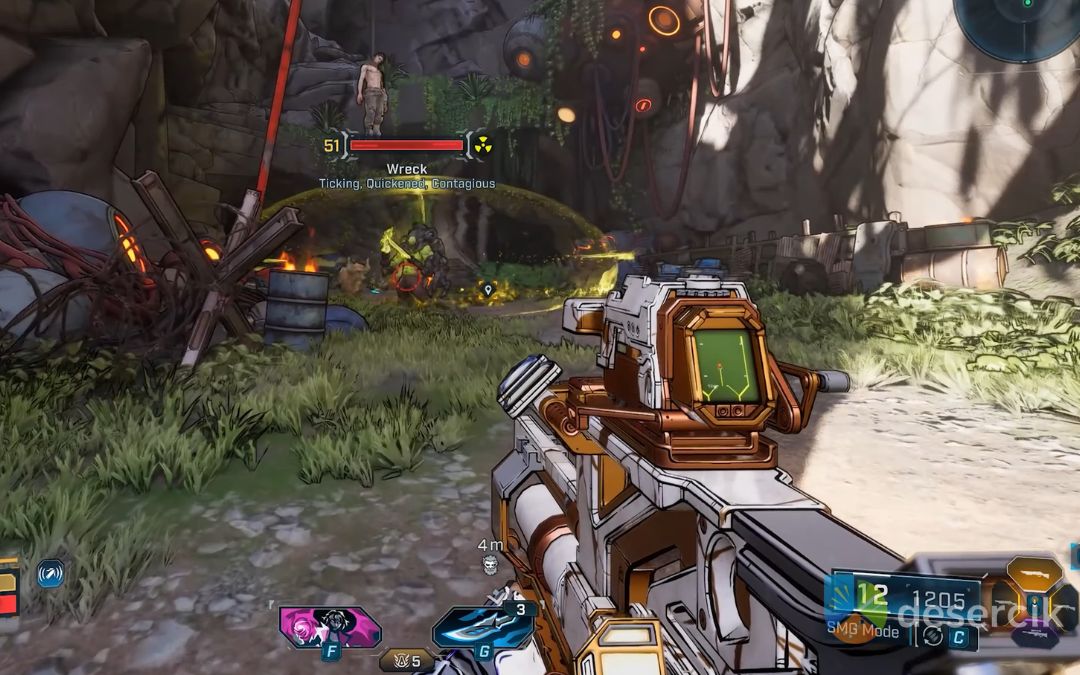Select the skull marker under 4 m
Viewport: 1080px width, 675px height.
pos(490,565)
